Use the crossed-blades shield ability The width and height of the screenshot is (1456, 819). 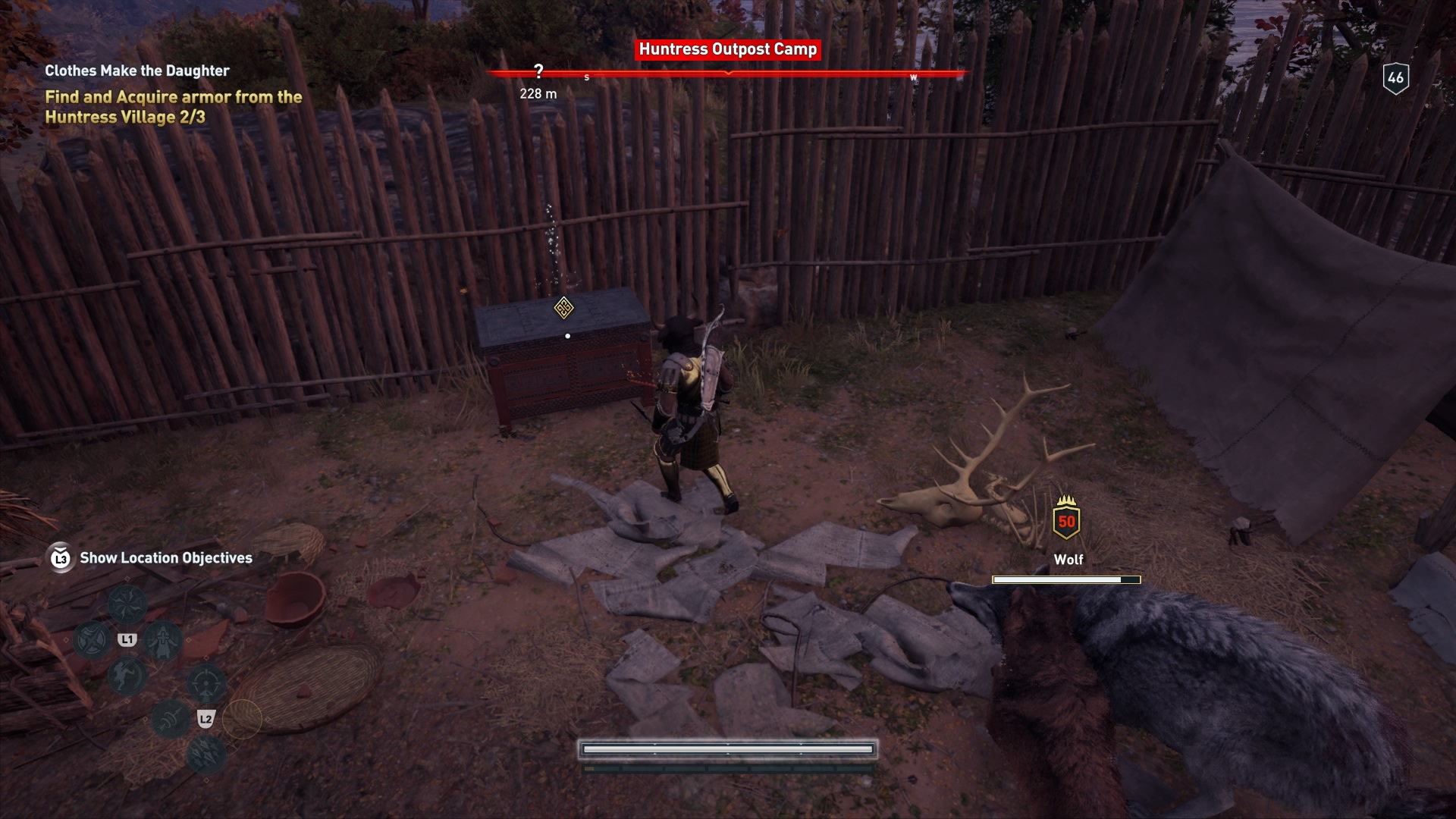coord(92,641)
